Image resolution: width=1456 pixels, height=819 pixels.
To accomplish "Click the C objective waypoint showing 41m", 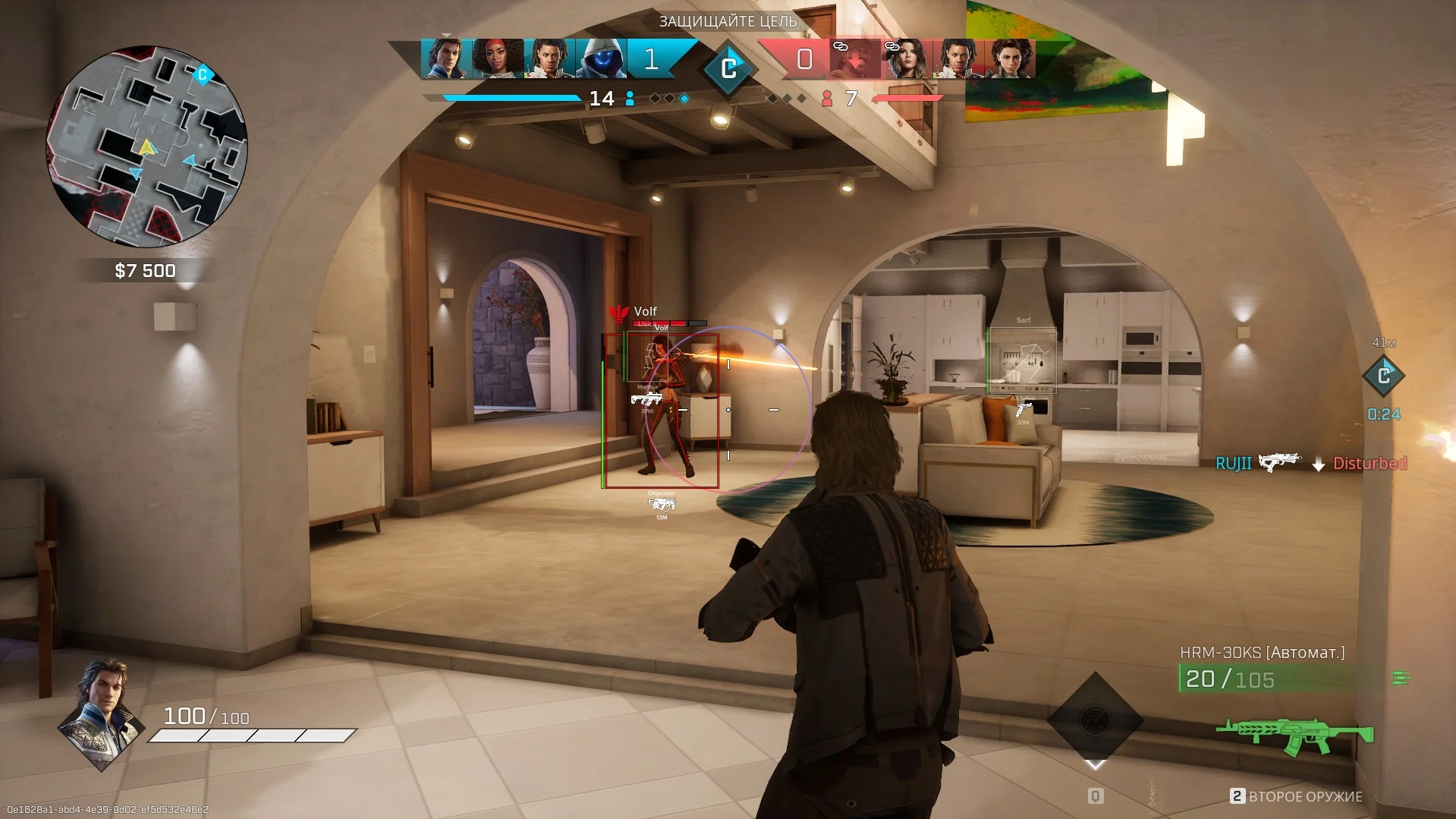I will click(1383, 375).
